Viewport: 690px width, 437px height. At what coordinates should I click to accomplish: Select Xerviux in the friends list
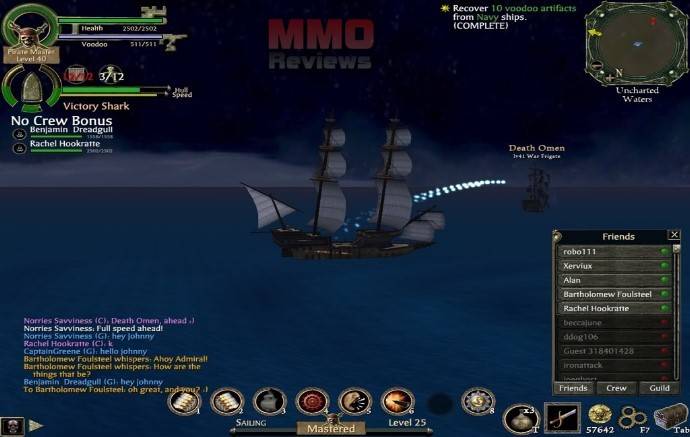pyautogui.click(x=612, y=270)
